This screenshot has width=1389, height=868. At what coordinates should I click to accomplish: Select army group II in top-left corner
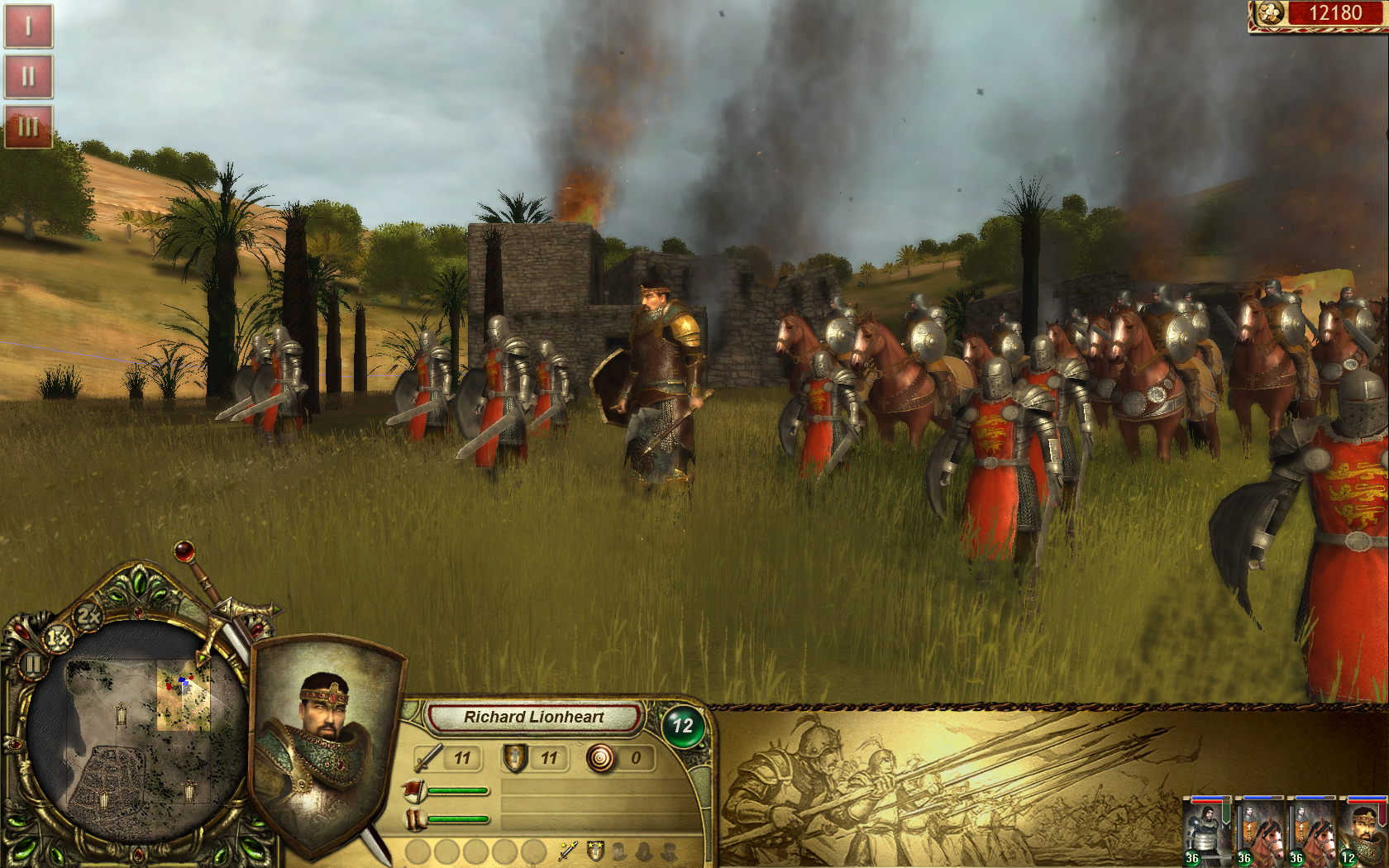point(30,76)
